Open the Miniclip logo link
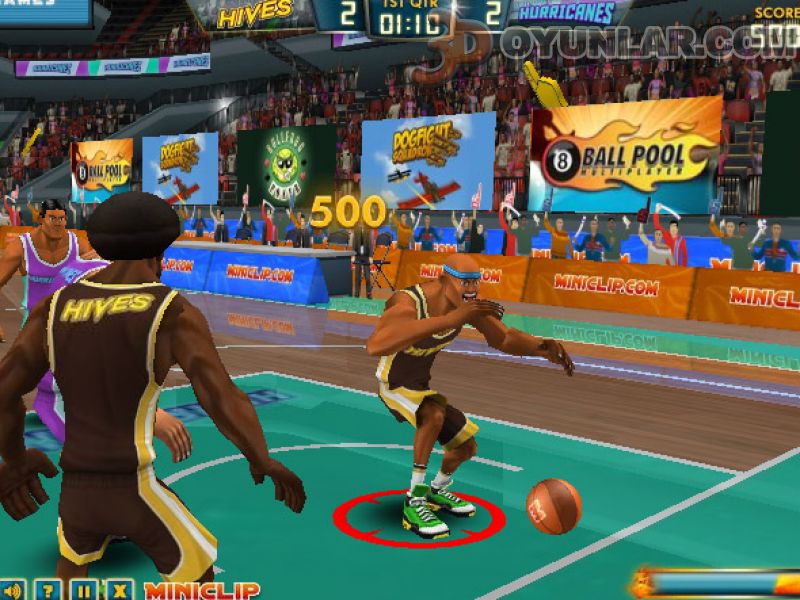Screen dimensions: 800x600 click(x=202, y=590)
